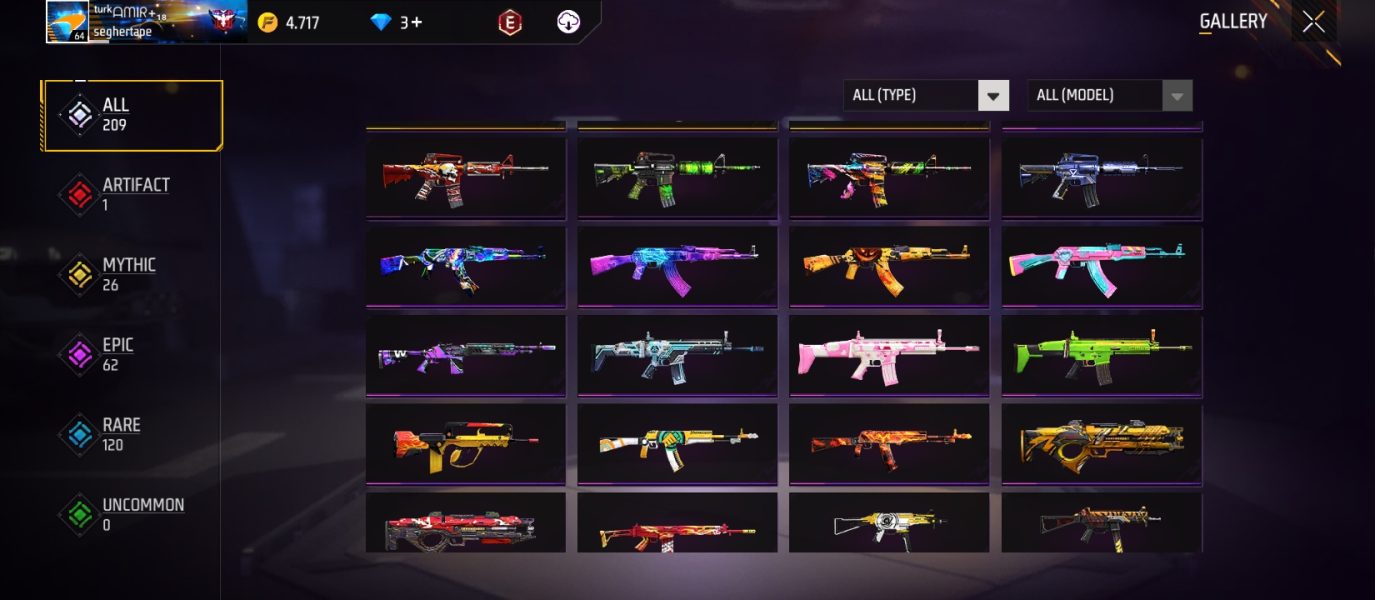Close the Gallery screen
The height and width of the screenshot is (600, 1375).
coord(1313,22)
